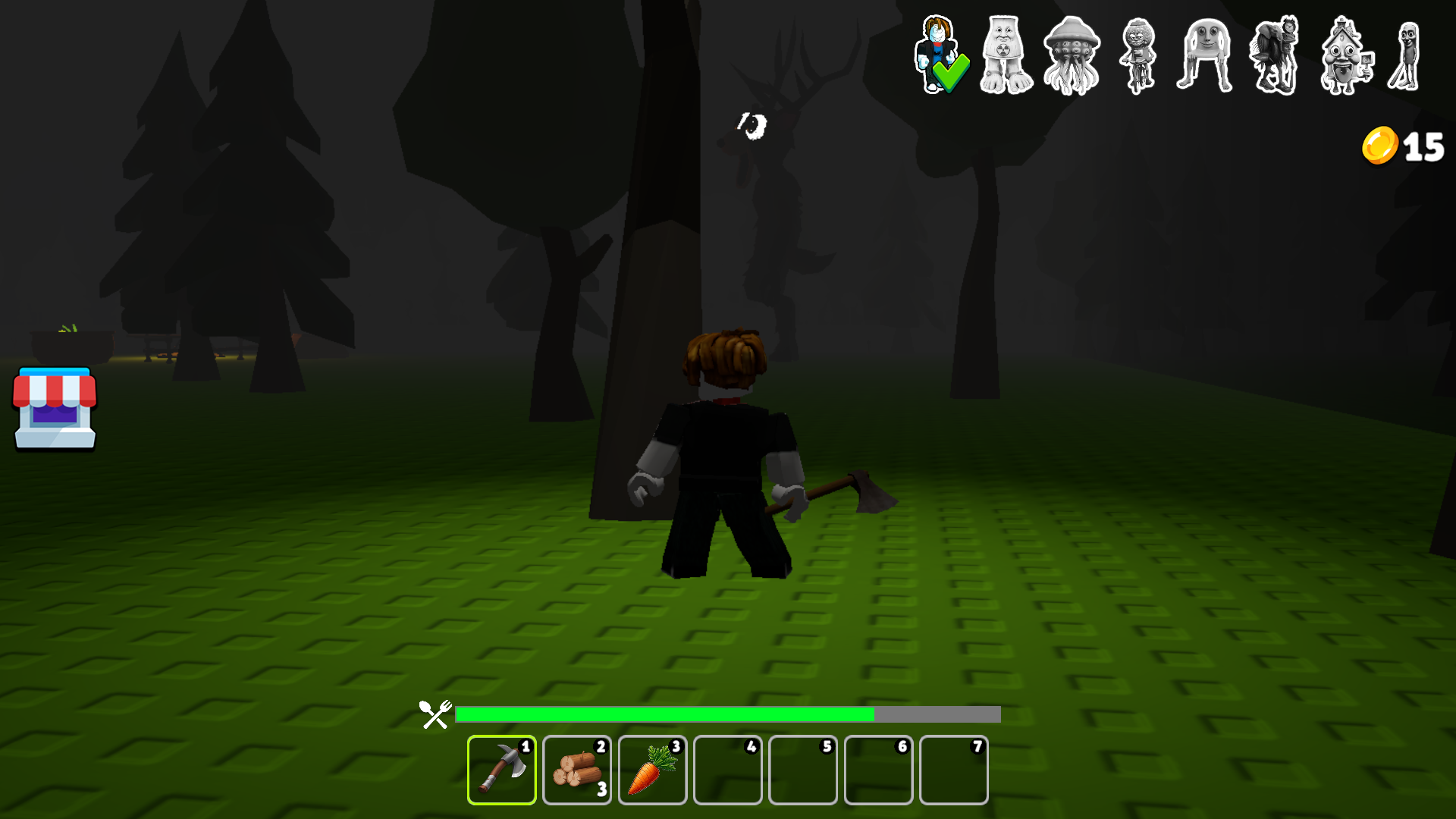Open the shop via the storefront icon
This screenshot has width=1456, height=819.
(x=54, y=409)
